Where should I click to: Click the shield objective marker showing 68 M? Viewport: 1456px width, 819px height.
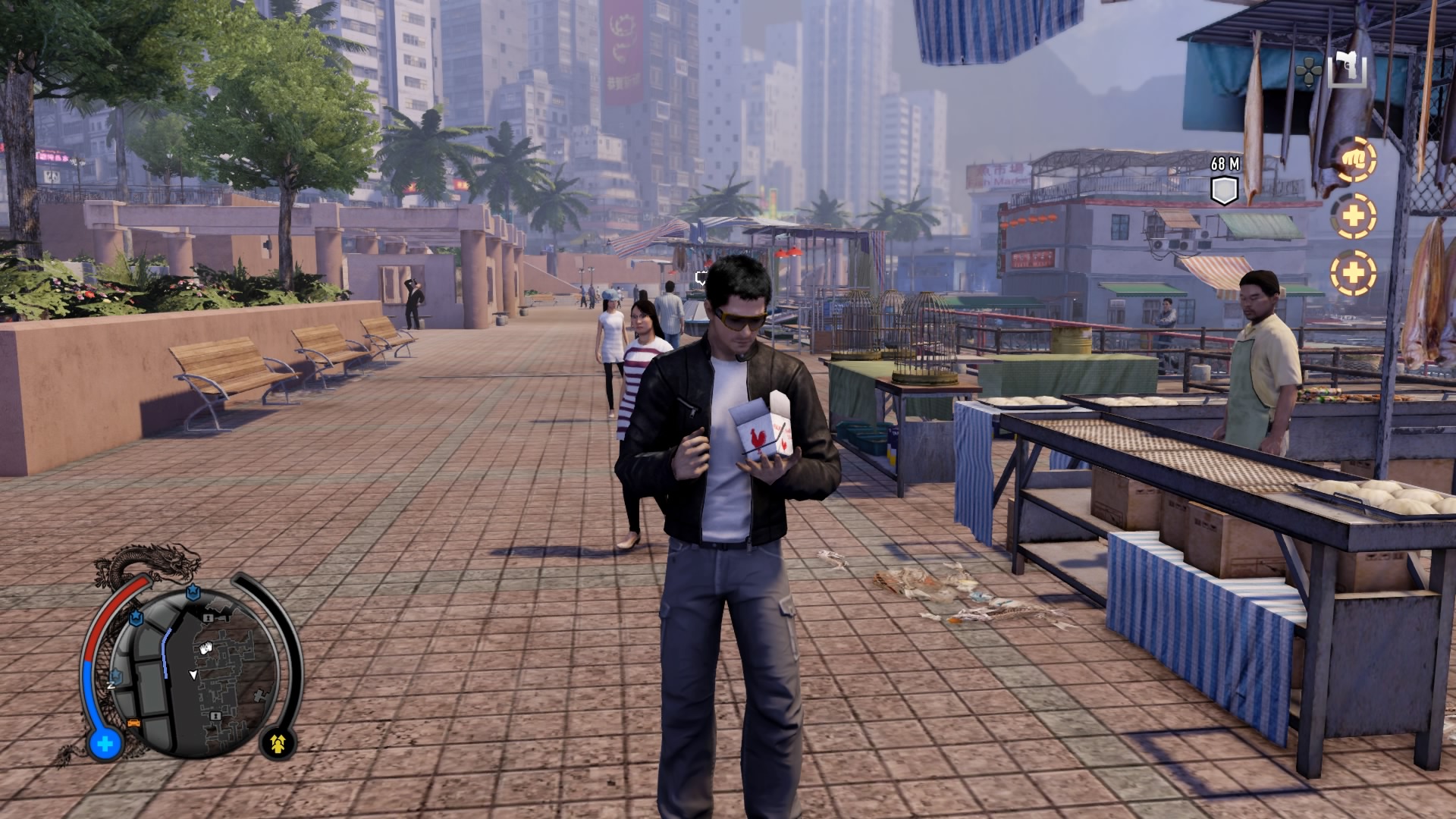coord(1224,190)
